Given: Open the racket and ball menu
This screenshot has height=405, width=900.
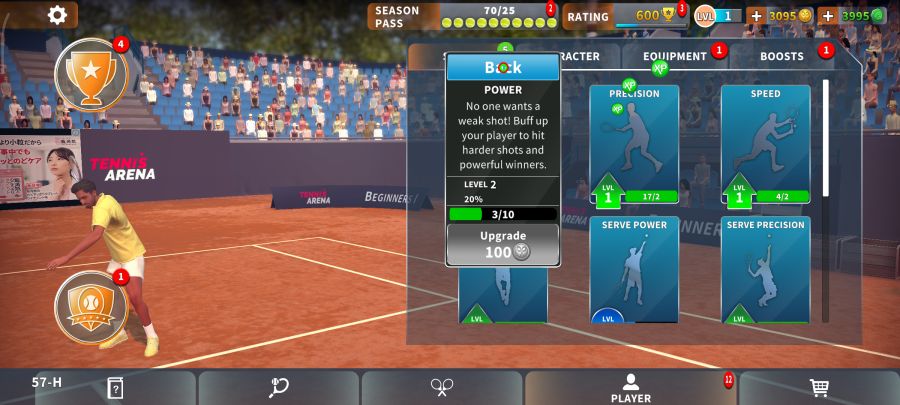Looking at the screenshot, I should point(278,388).
